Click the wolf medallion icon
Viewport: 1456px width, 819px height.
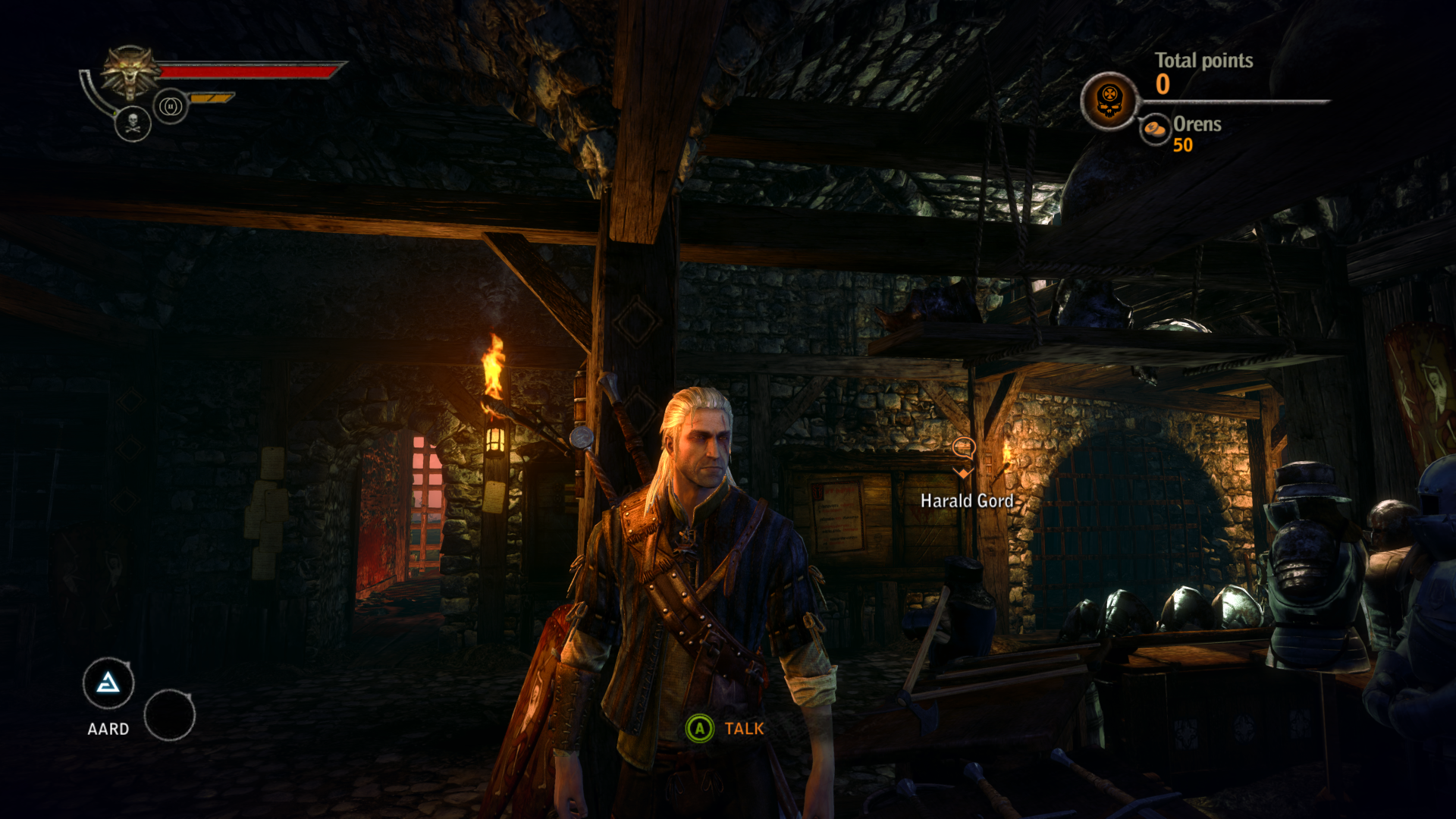131,72
